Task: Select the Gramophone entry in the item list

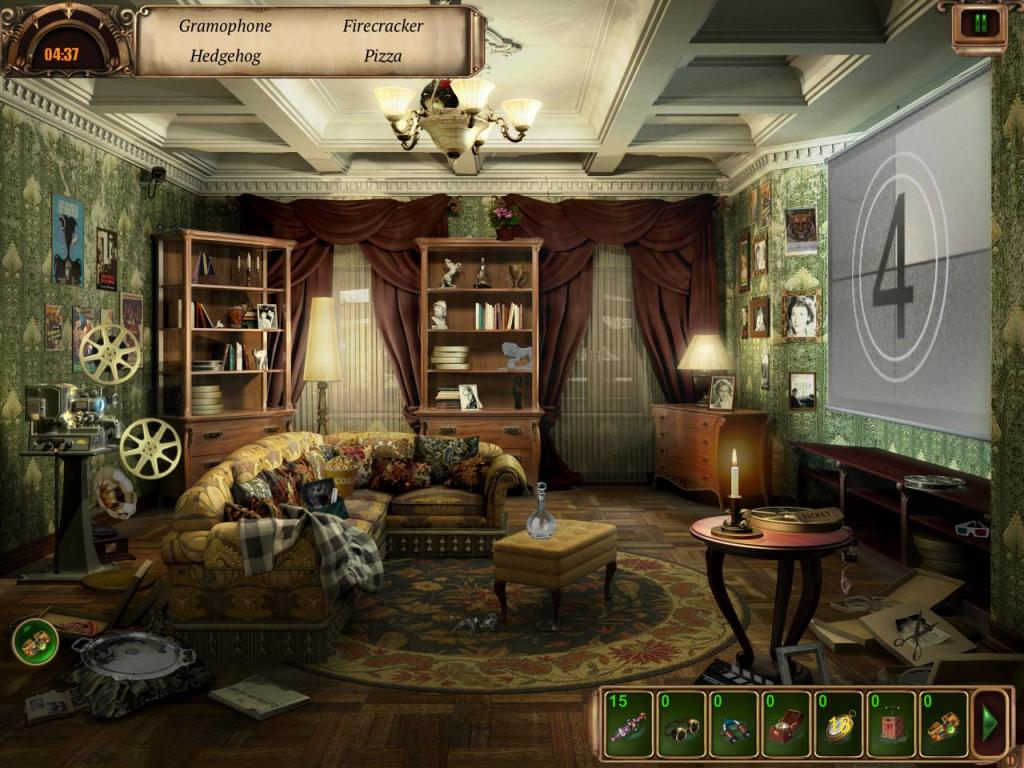Action: 225,26
